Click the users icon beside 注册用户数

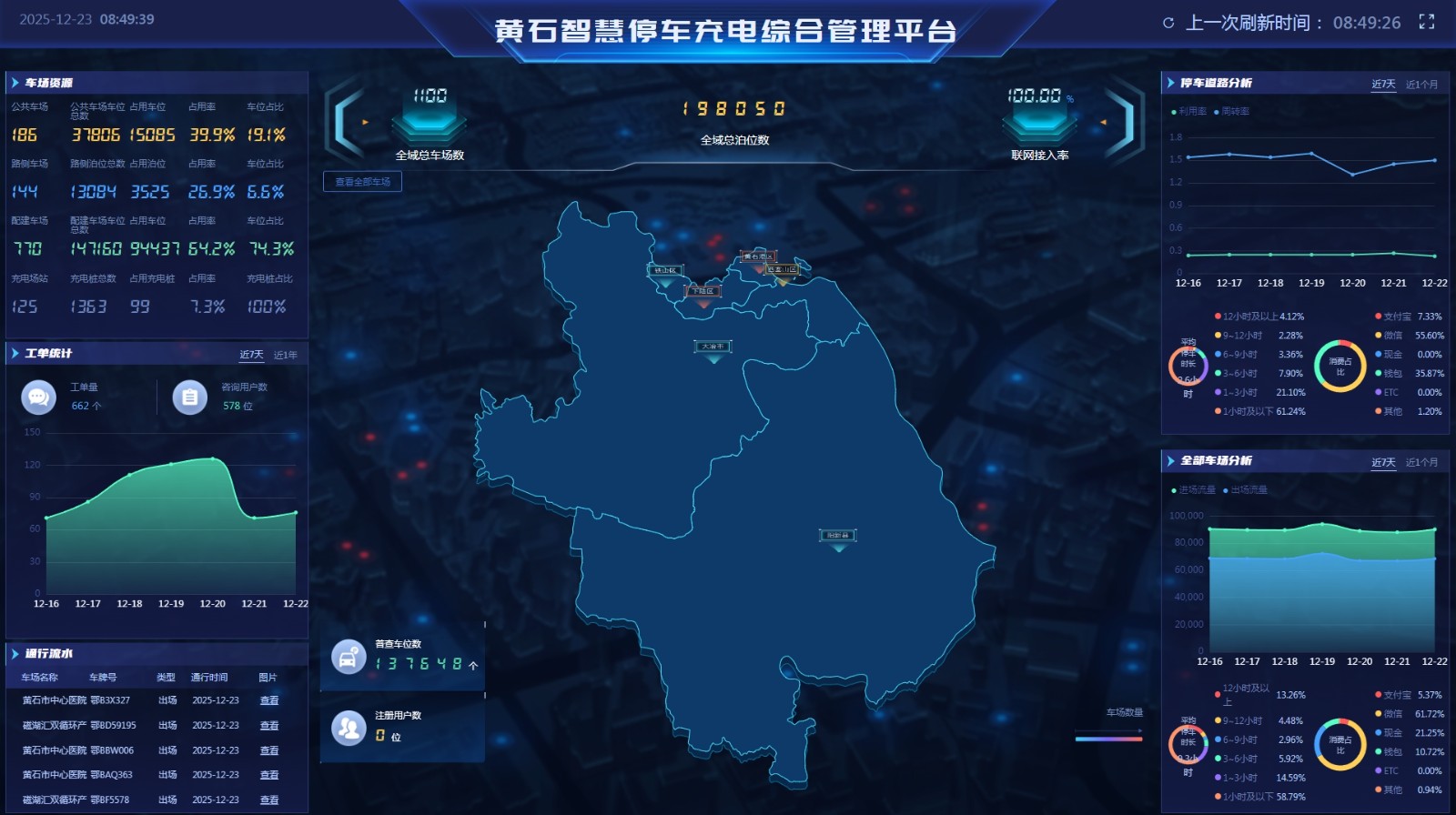348,726
